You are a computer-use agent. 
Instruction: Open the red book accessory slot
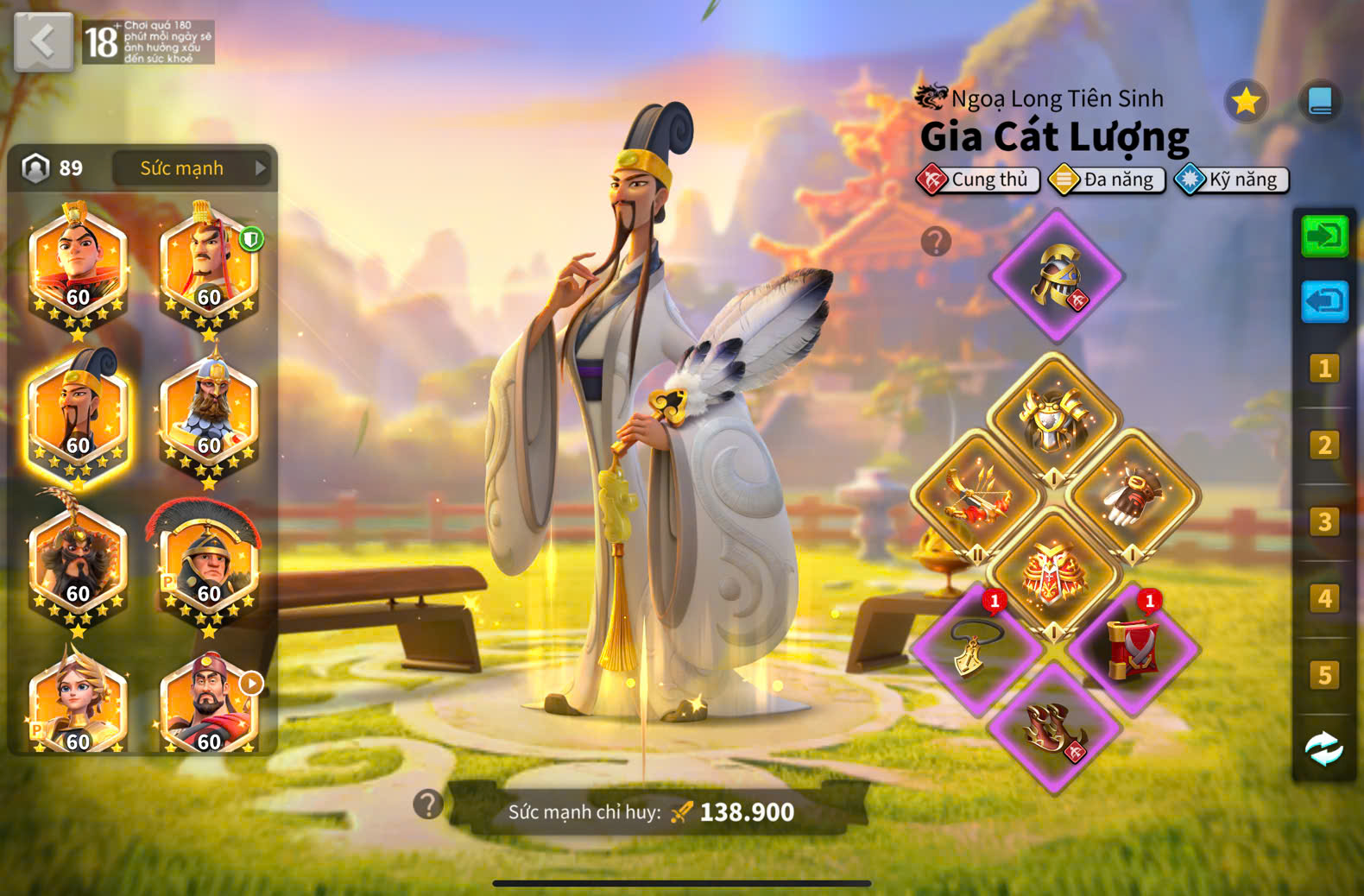coord(1133,649)
